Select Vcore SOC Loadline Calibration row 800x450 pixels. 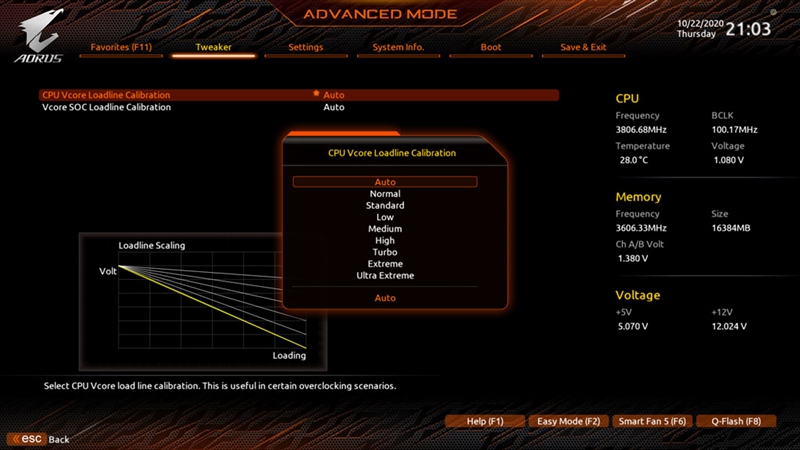pyautogui.click(x=106, y=107)
